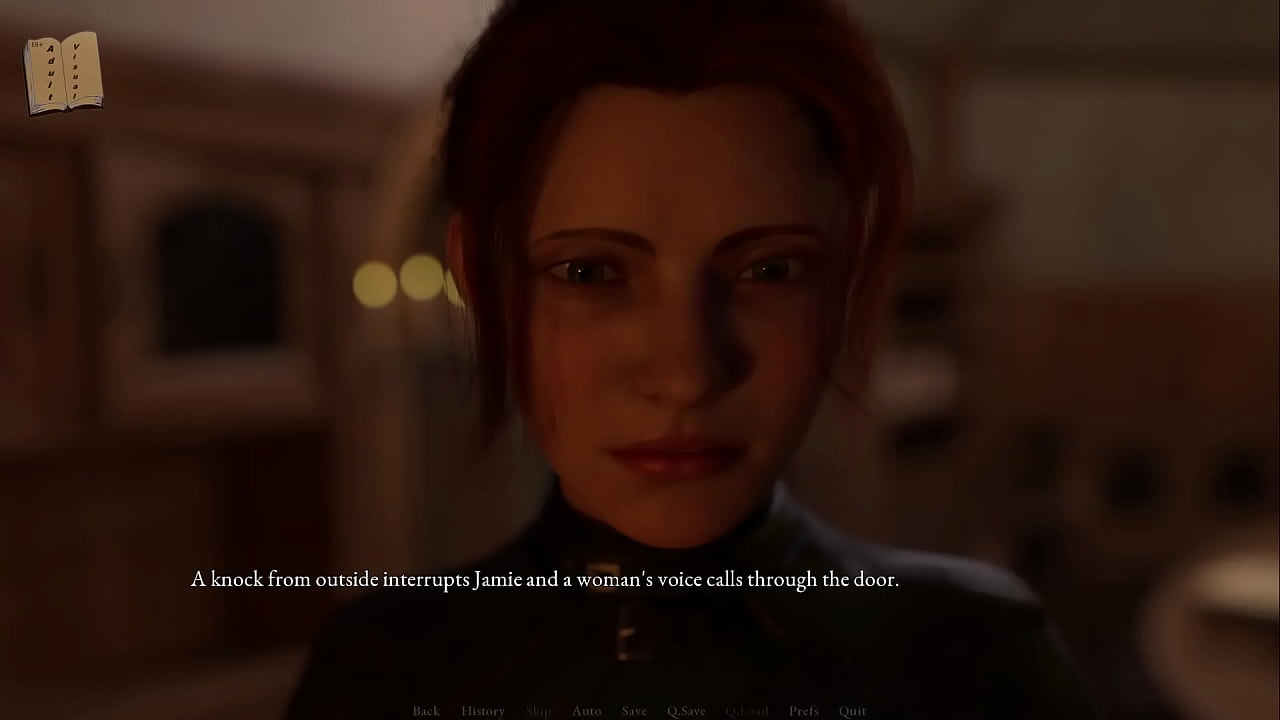Open the Prefs settings
The height and width of the screenshot is (720, 1280).
pyautogui.click(x=804, y=711)
